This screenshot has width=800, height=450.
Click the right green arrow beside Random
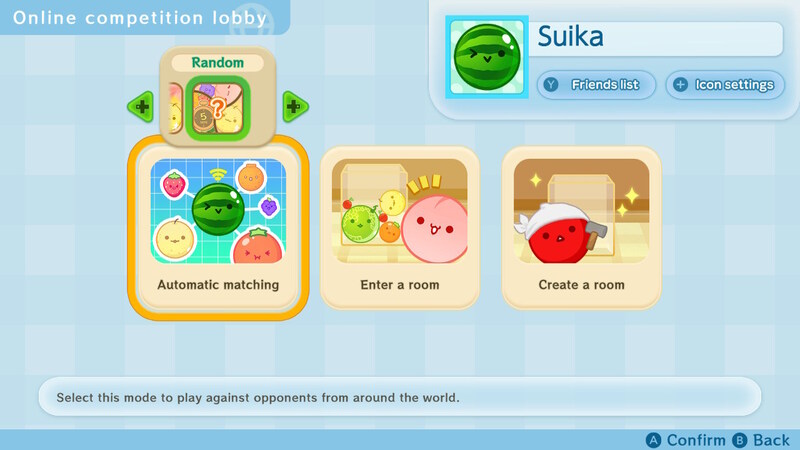(x=293, y=106)
